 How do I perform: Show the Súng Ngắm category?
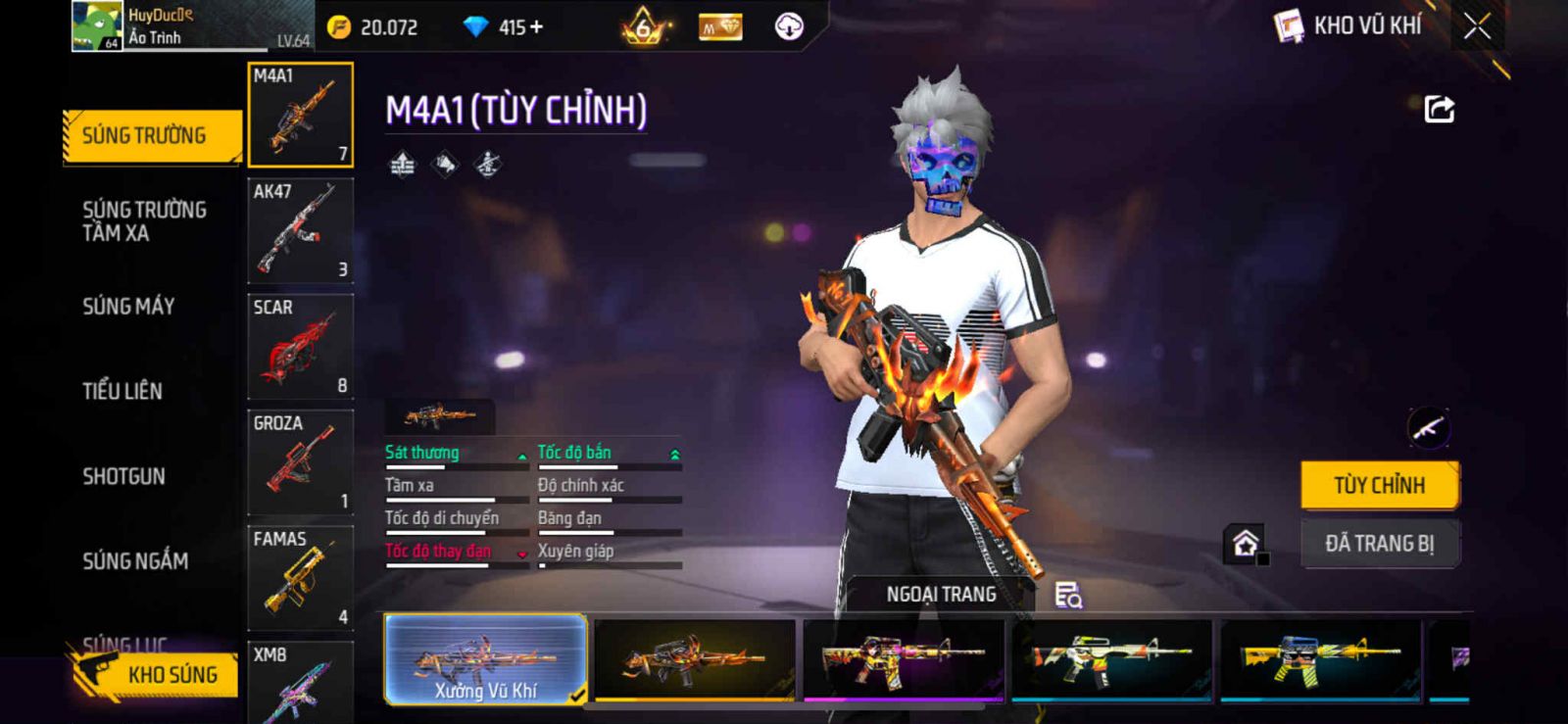135,561
